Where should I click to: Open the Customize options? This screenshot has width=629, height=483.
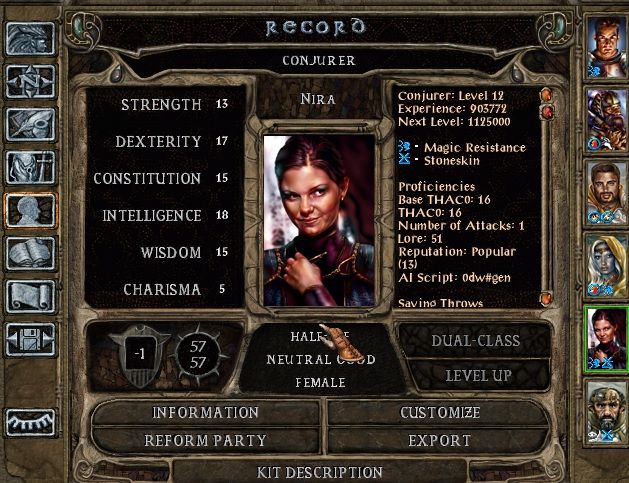(440, 413)
